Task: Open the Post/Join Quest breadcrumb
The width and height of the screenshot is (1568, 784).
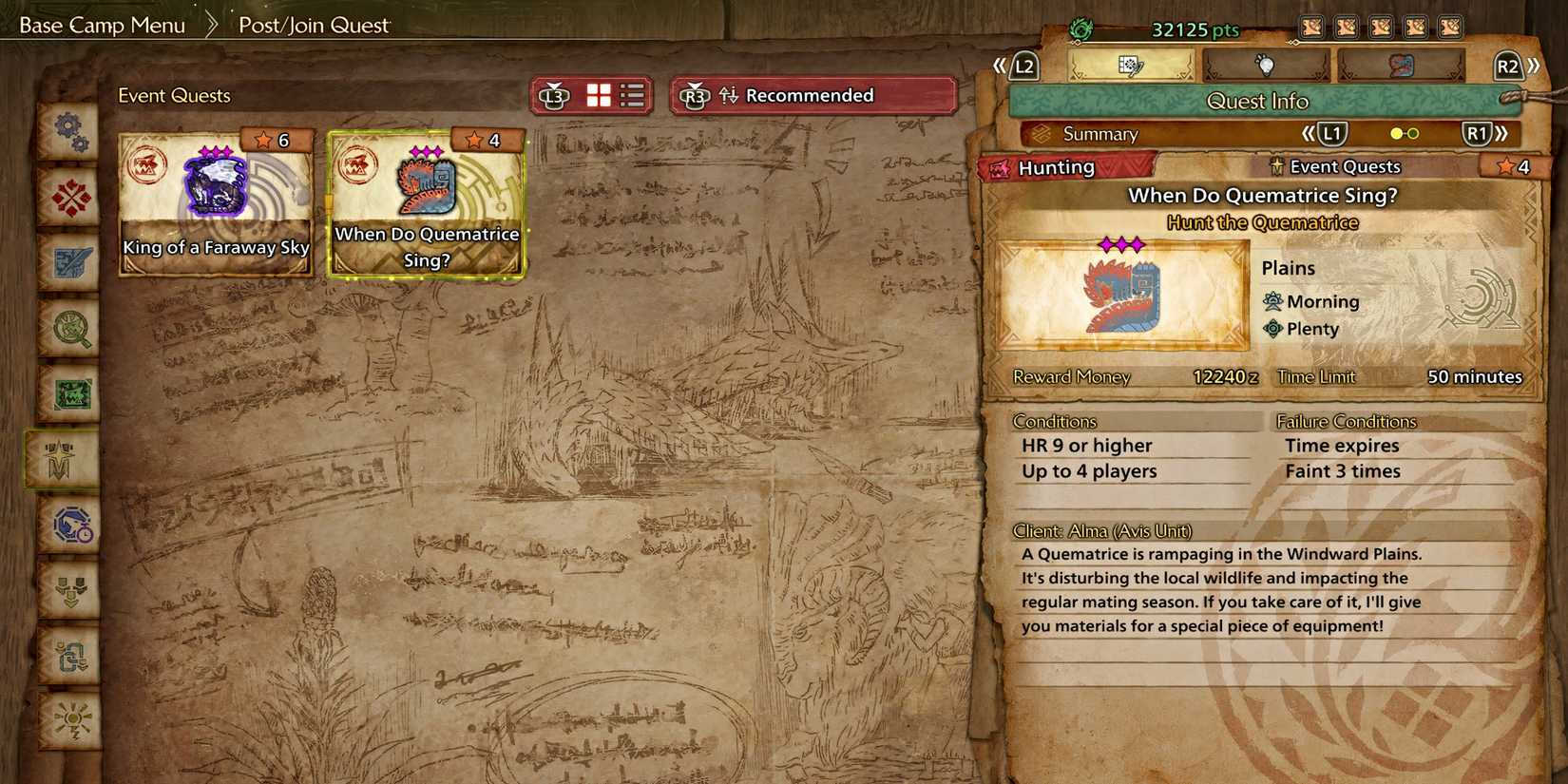Action: click(314, 26)
